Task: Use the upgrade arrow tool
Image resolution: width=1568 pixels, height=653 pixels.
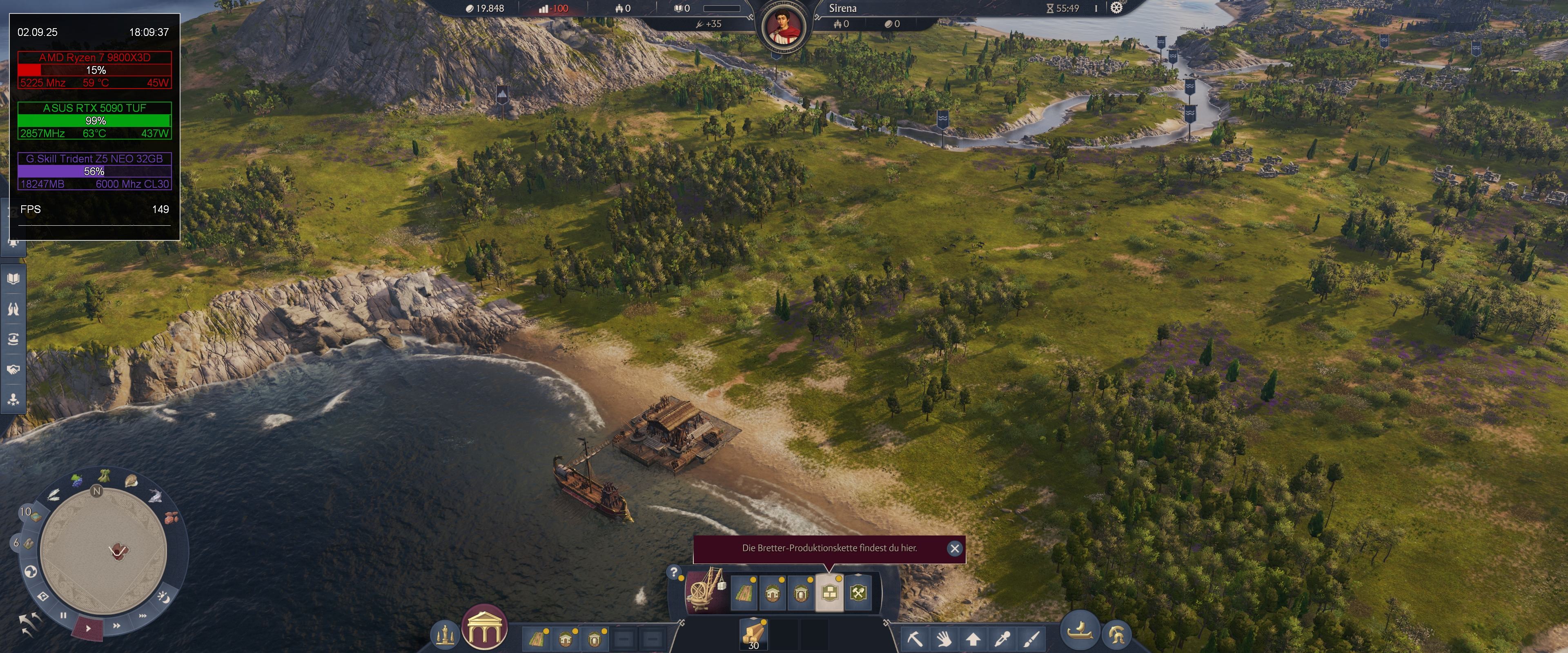Action: (973, 638)
